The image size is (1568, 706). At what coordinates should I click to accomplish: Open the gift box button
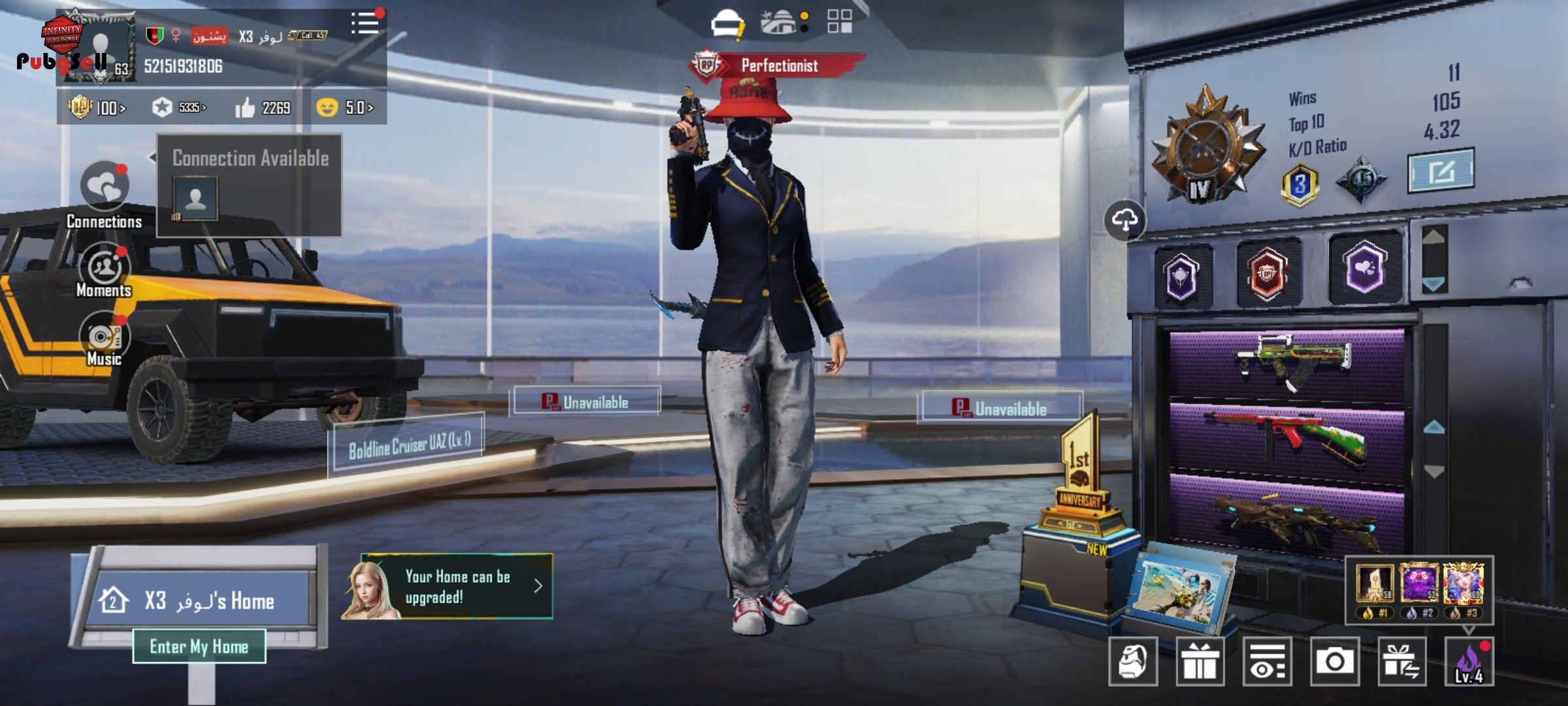point(1200,662)
